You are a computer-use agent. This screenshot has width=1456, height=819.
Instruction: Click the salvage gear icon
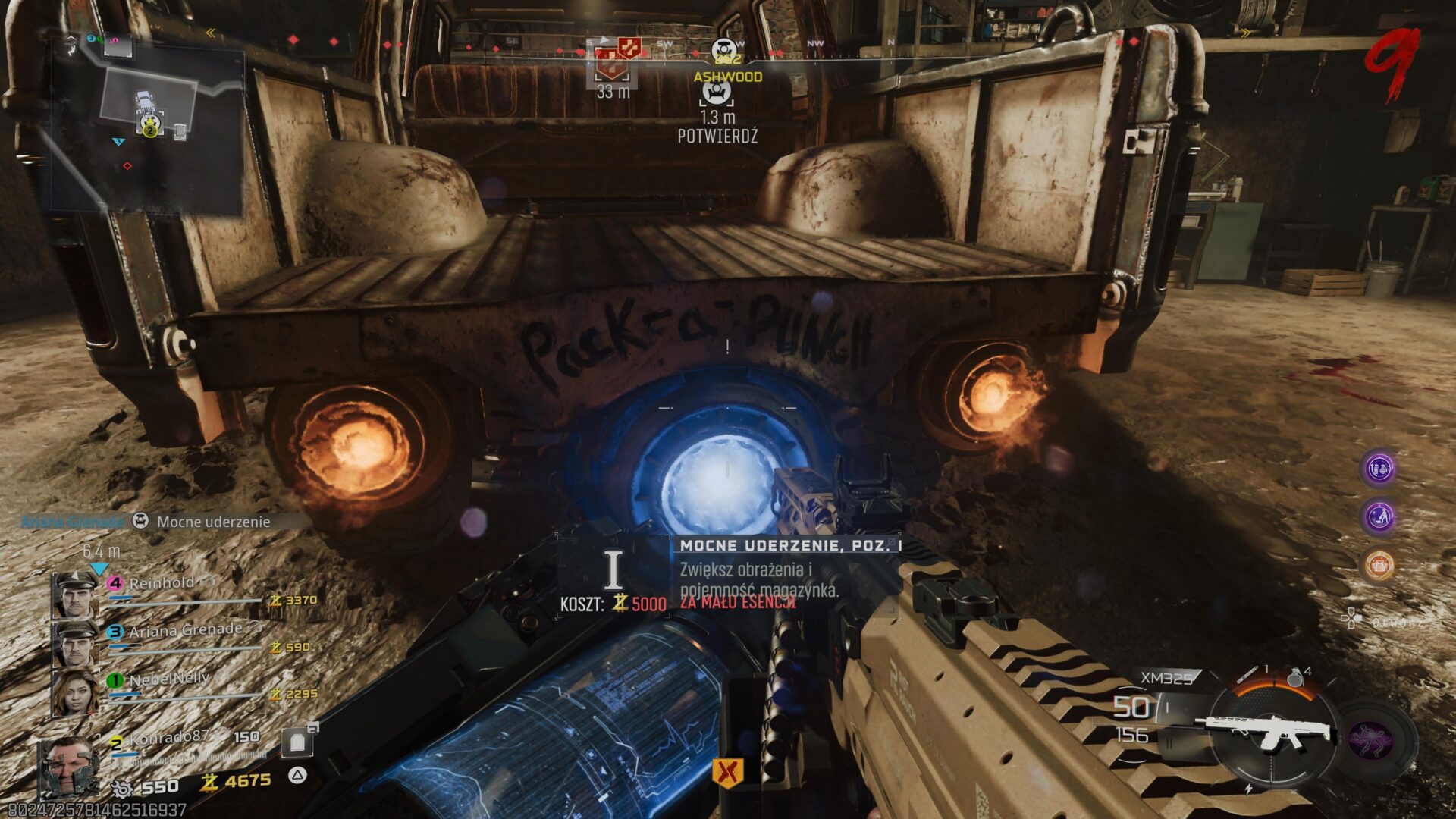(121, 789)
